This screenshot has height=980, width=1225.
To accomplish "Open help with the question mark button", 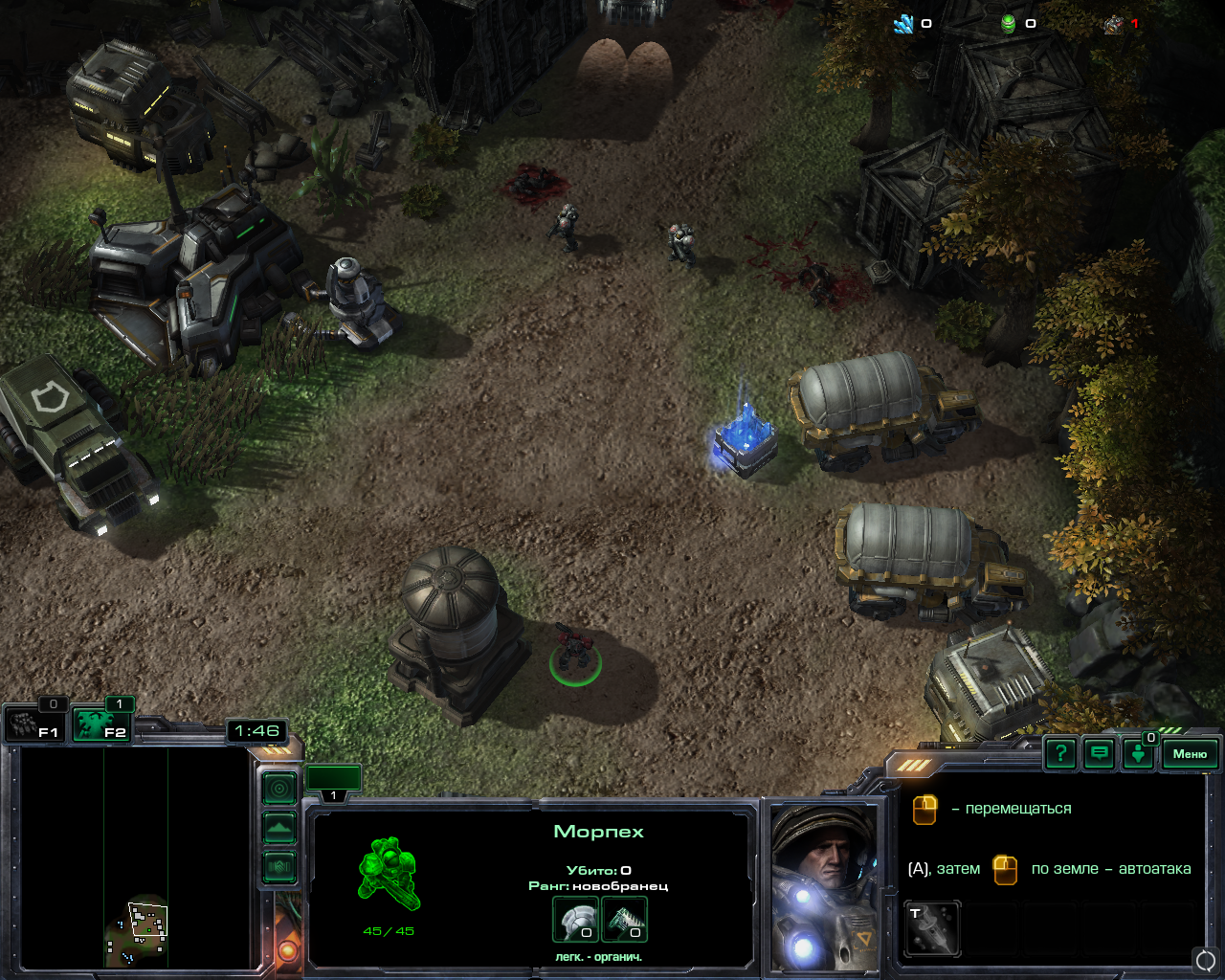I will [x=1060, y=754].
